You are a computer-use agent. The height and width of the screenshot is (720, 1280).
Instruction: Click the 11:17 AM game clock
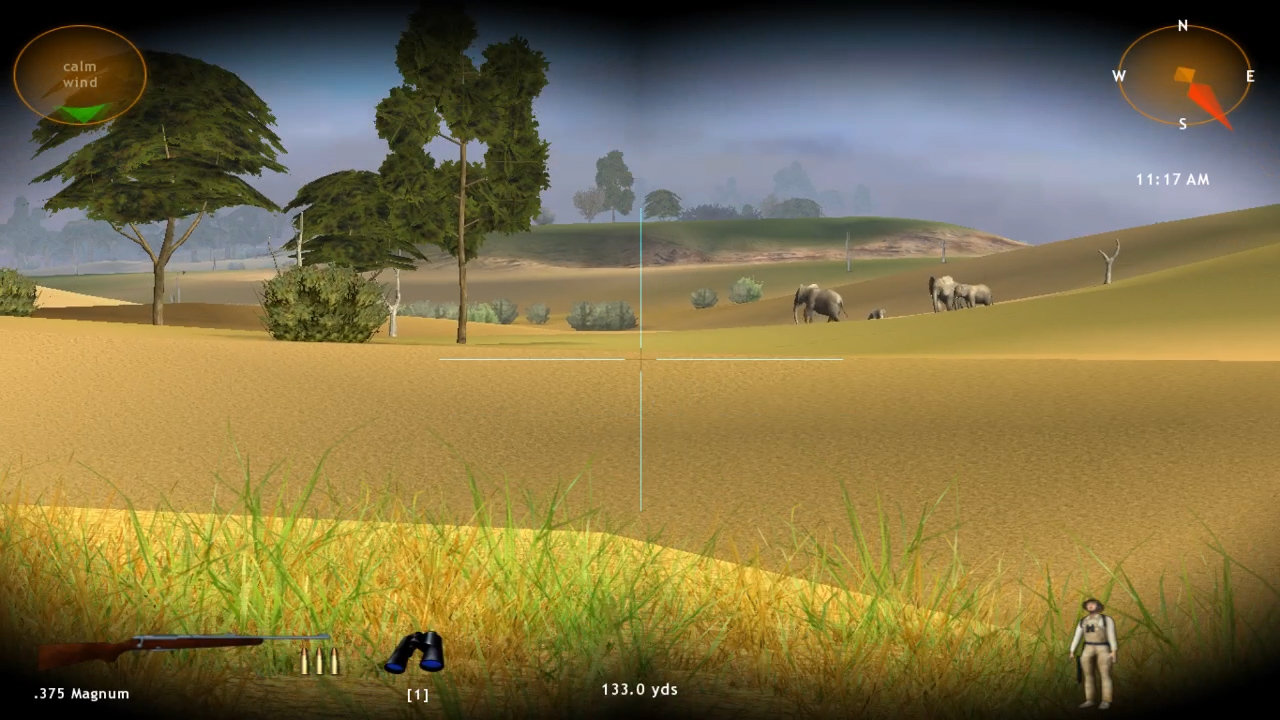[x=1171, y=179]
